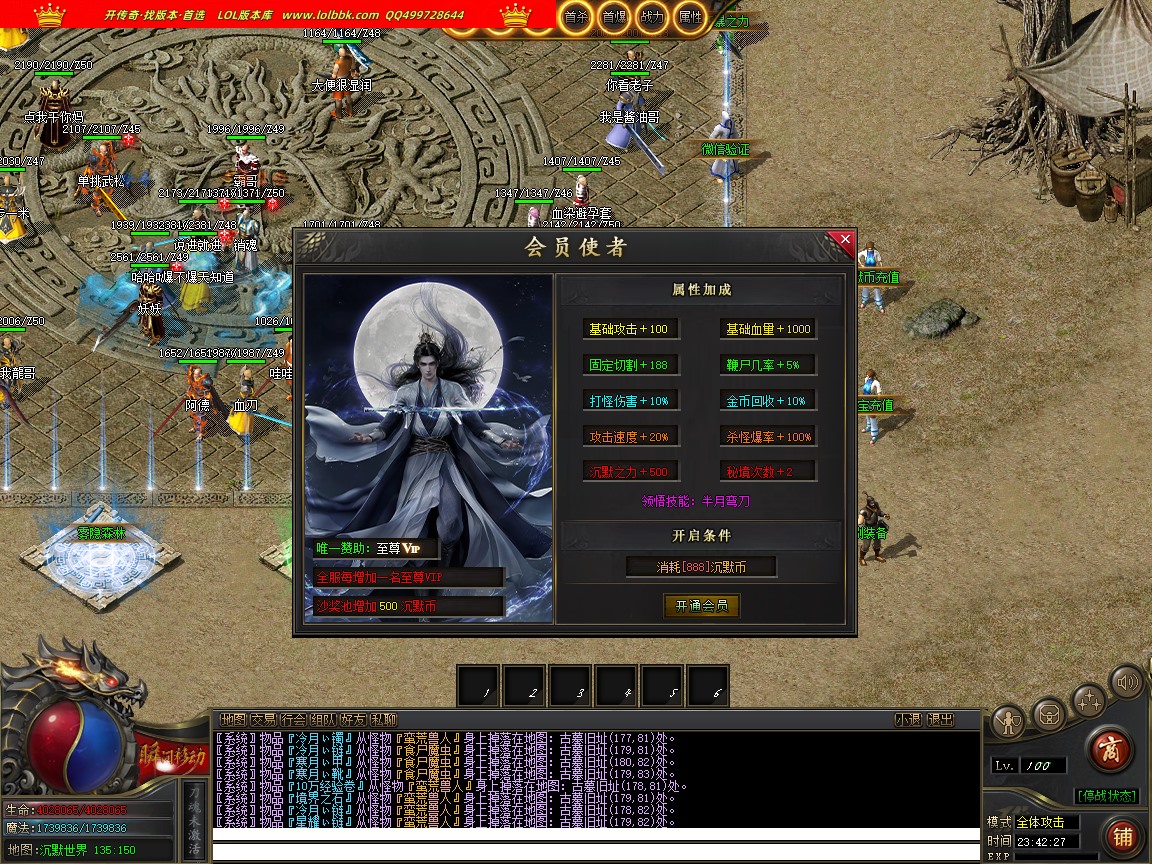The height and width of the screenshot is (864, 1152).
Task: Toggle the speaker sound icon
Action: tap(1128, 684)
